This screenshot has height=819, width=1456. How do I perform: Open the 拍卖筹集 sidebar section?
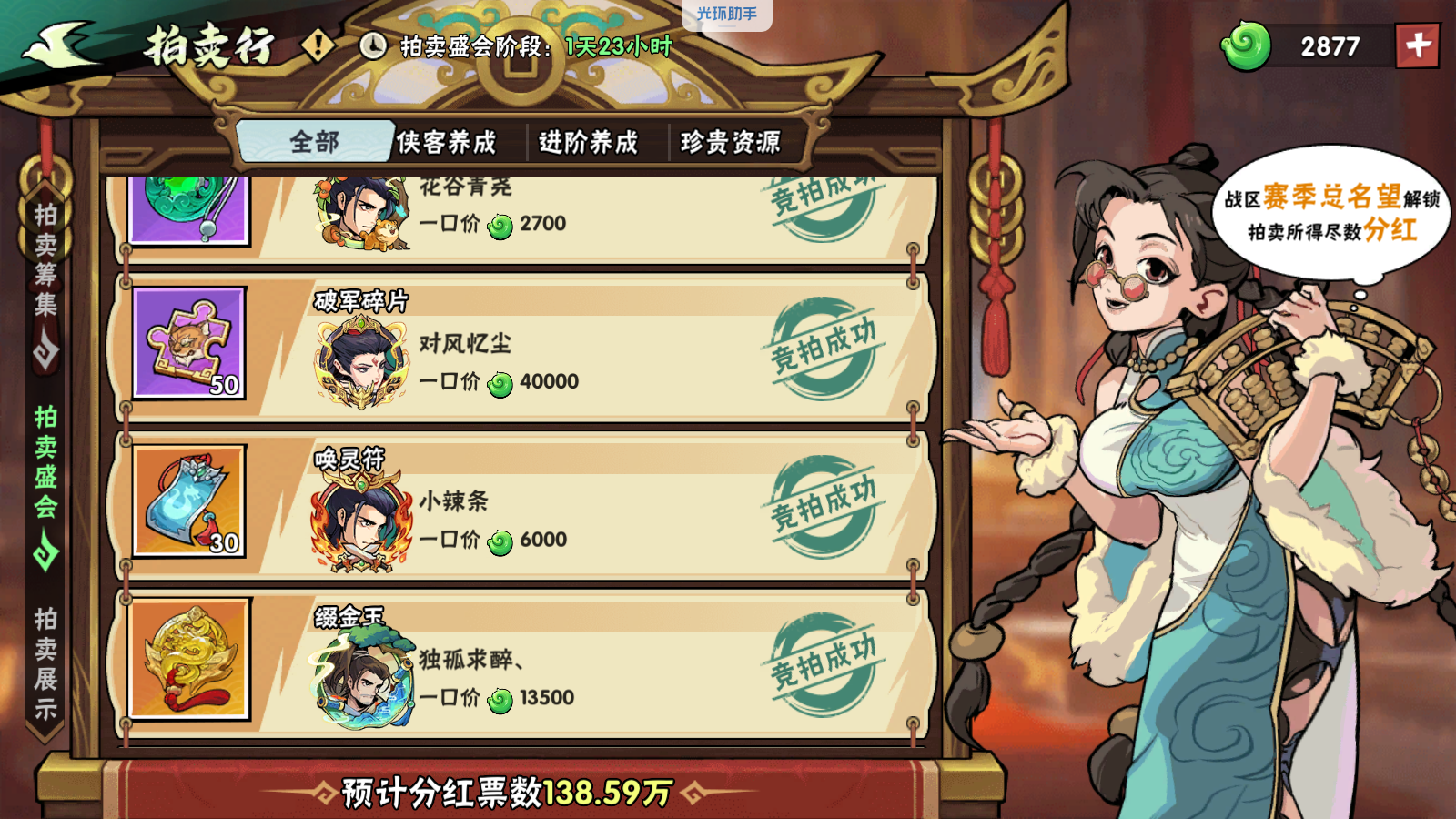point(44,255)
